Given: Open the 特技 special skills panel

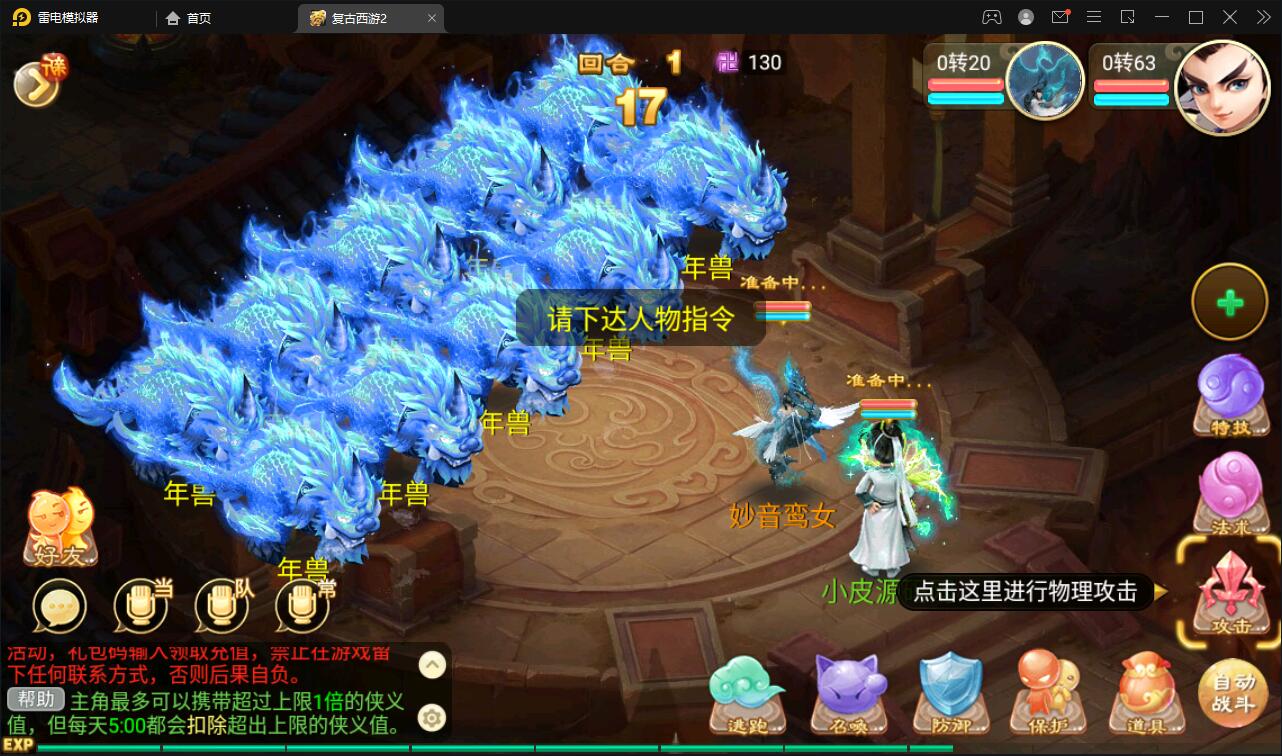Looking at the screenshot, I should 1229,395.
